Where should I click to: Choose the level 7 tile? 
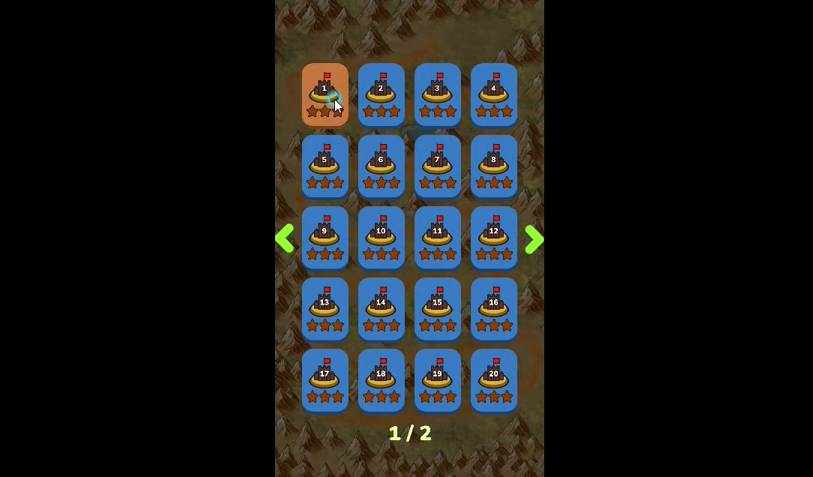[x=437, y=166]
